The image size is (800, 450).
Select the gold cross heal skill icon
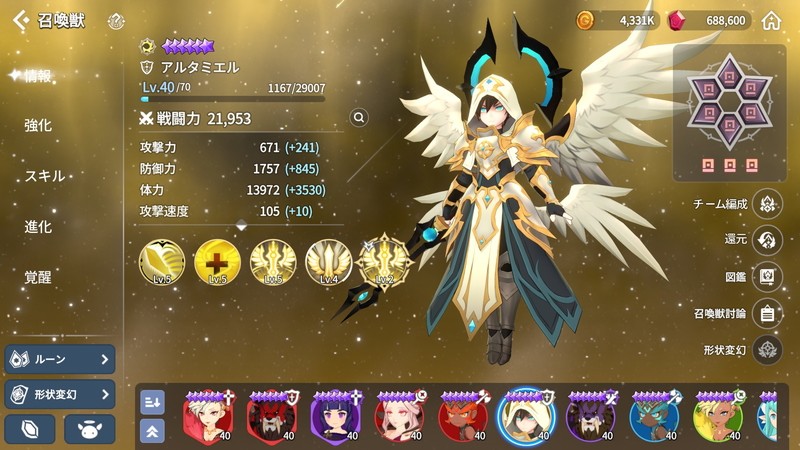tap(217, 260)
